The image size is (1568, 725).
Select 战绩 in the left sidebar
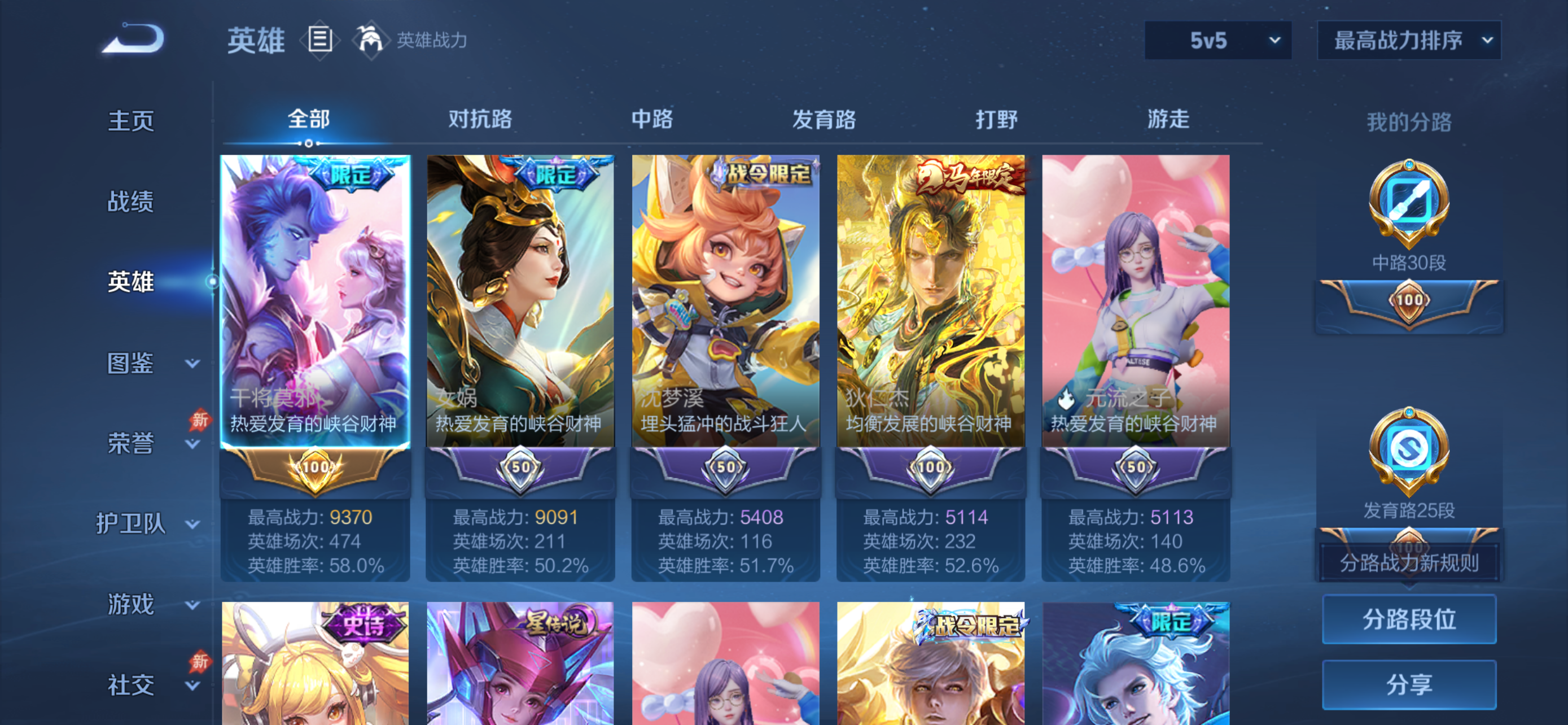130,202
